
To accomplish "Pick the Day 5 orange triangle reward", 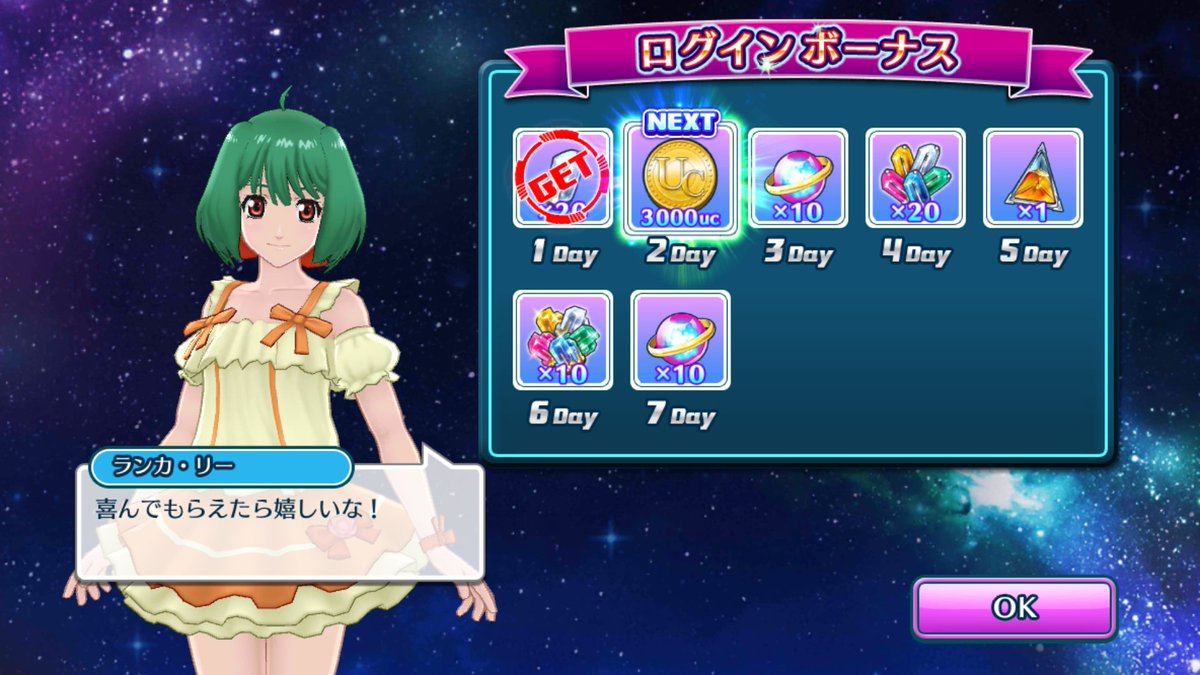I will click(x=1033, y=178).
